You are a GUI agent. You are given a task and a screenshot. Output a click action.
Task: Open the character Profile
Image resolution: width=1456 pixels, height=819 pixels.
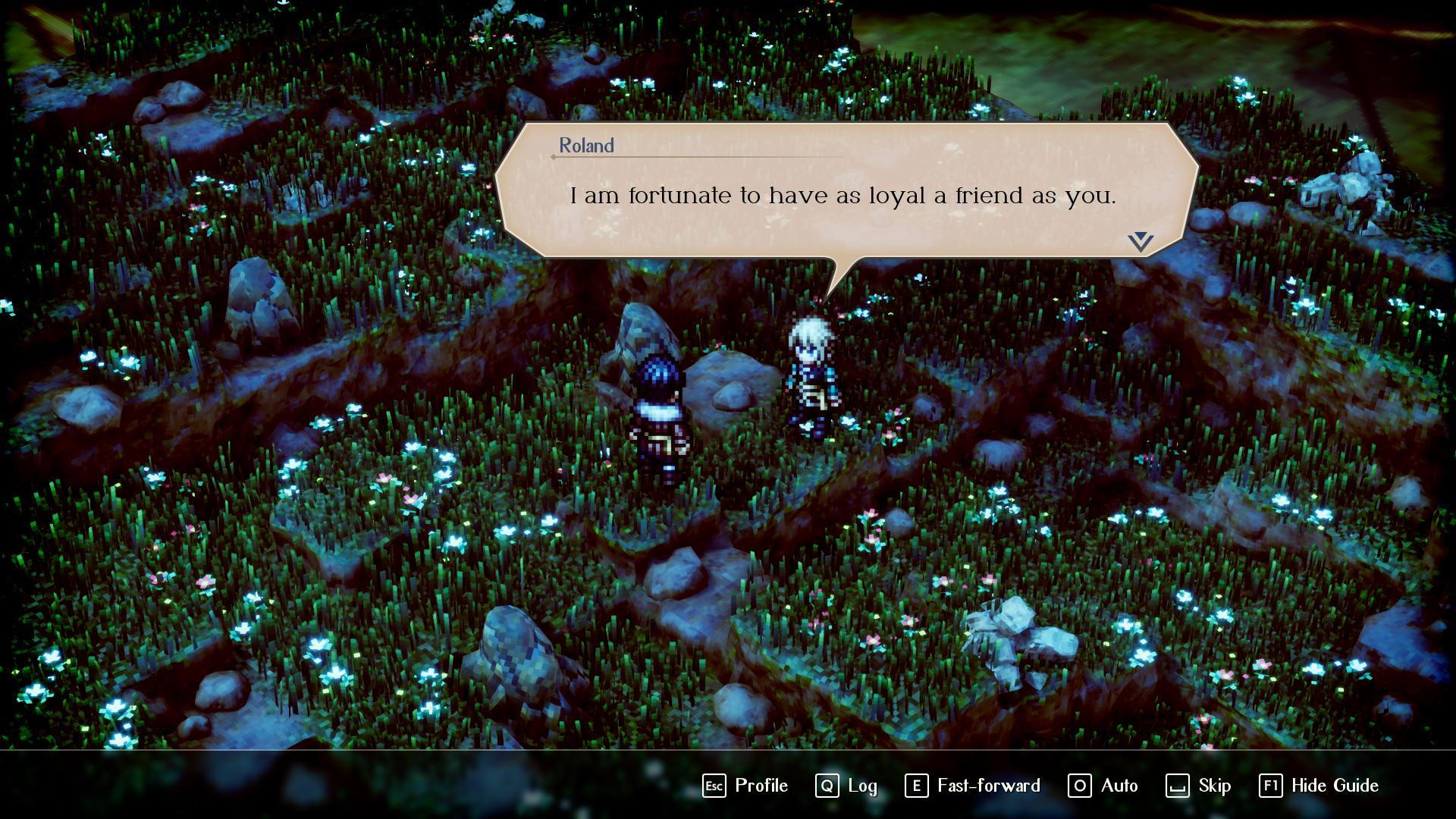(x=745, y=786)
